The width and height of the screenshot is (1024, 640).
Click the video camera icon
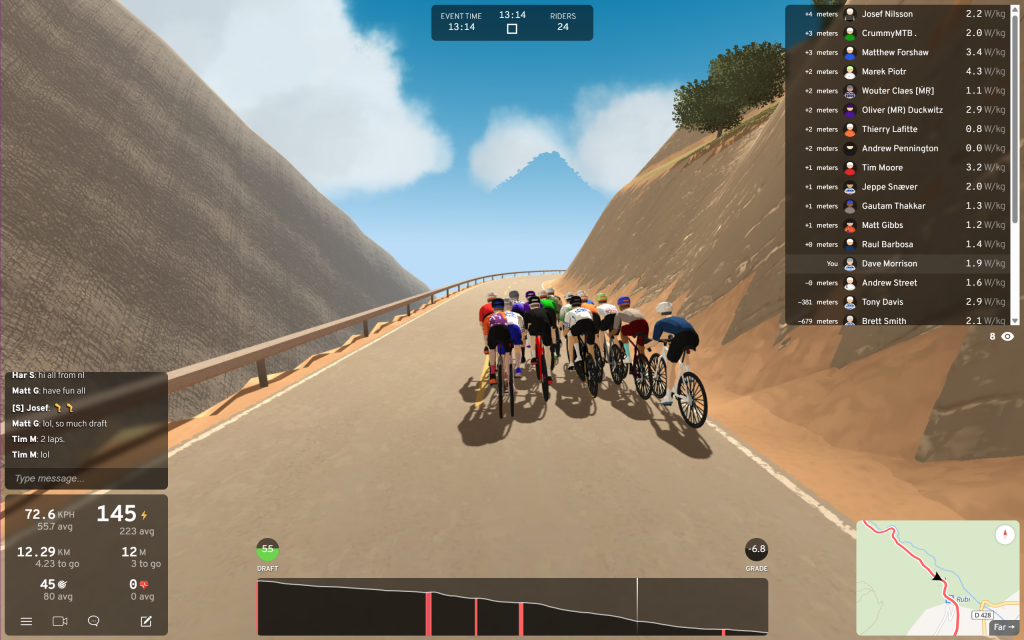59,621
